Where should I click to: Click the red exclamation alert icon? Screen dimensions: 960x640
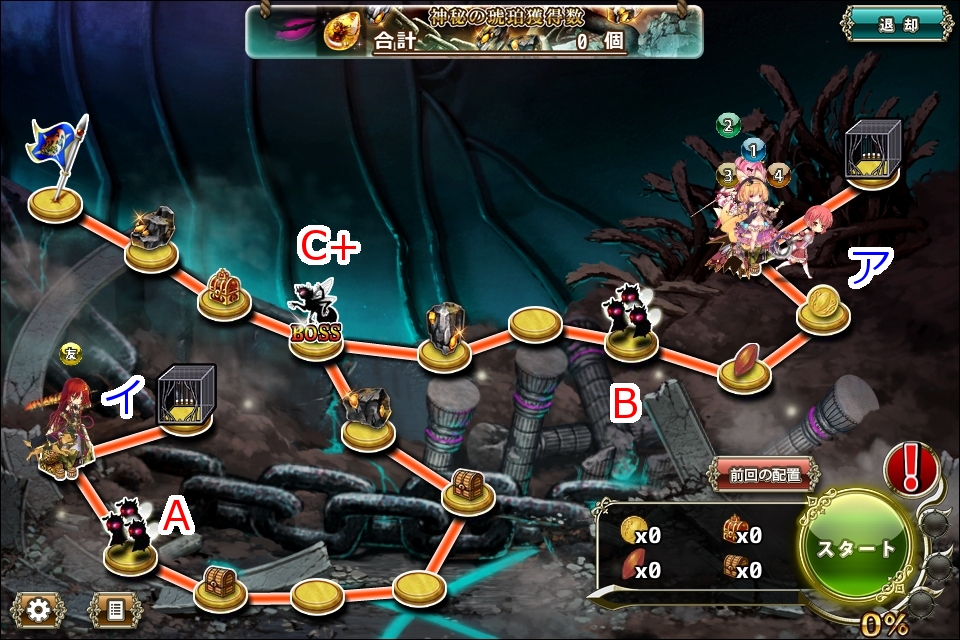pos(911,467)
